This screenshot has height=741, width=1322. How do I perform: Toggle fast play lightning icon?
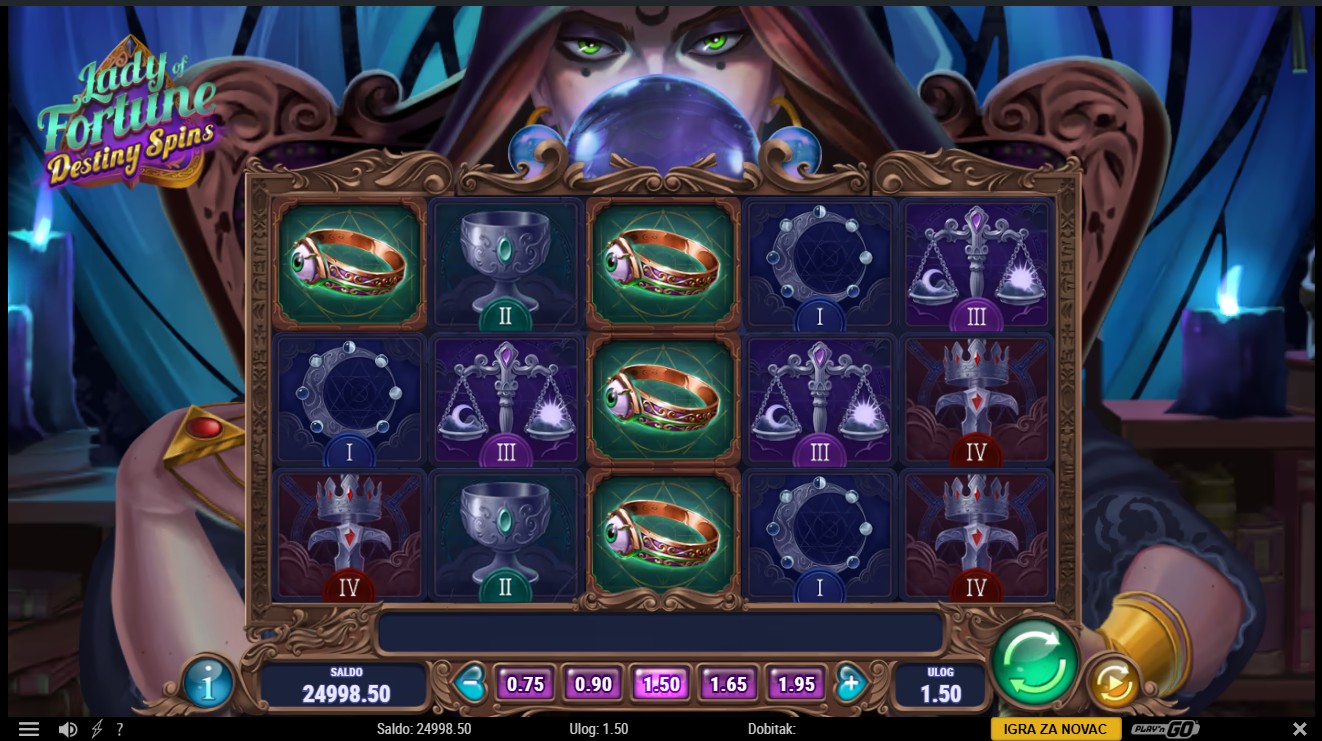pyautogui.click(x=97, y=729)
